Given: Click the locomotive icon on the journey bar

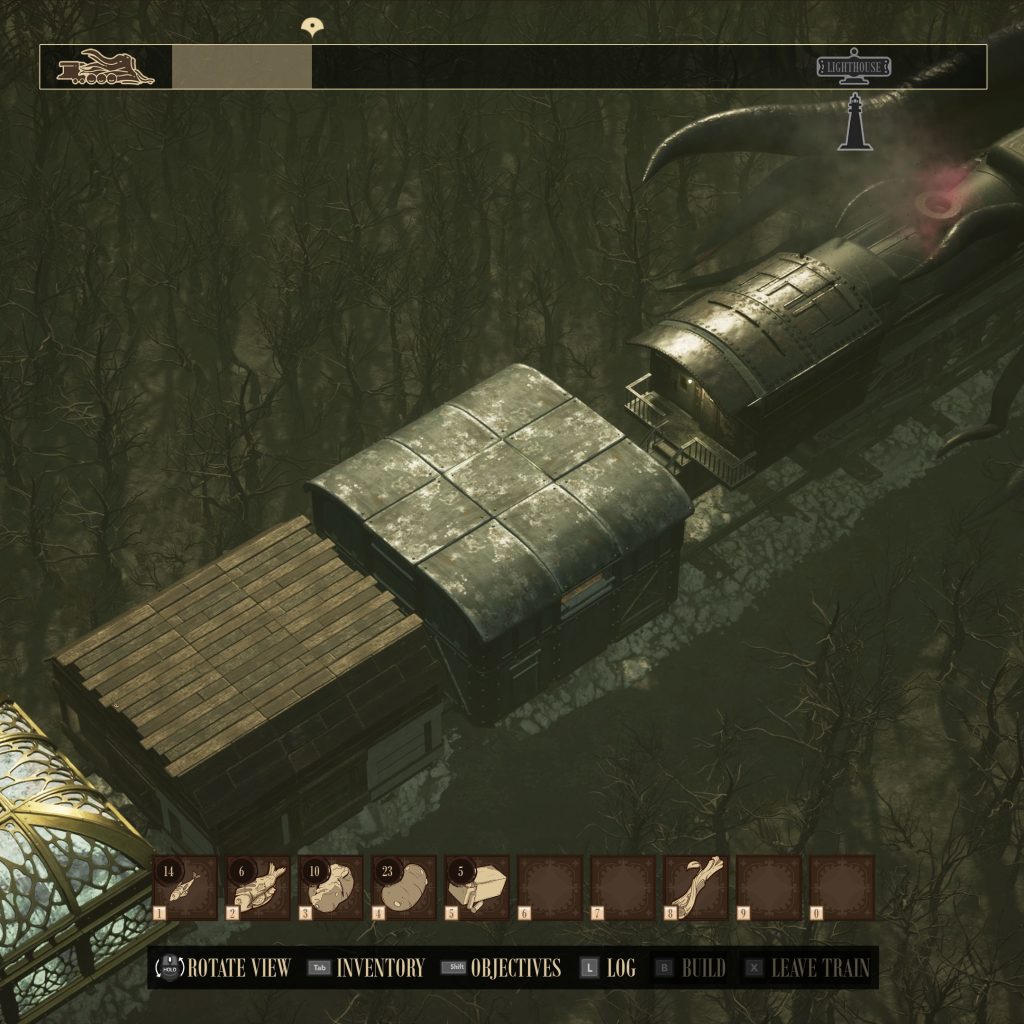Looking at the screenshot, I should (x=106, y=68).
